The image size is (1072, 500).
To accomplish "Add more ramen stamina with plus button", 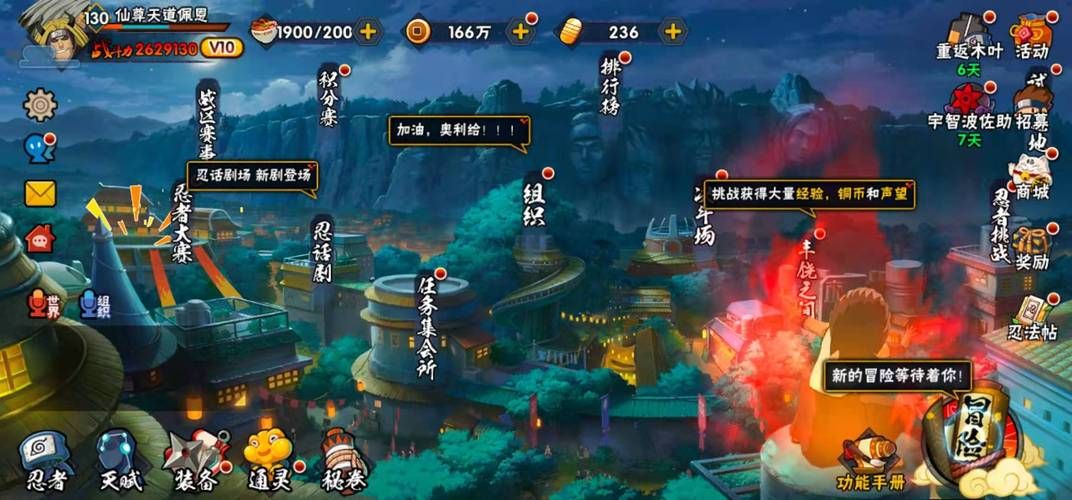I will click(x=368, y=31).
